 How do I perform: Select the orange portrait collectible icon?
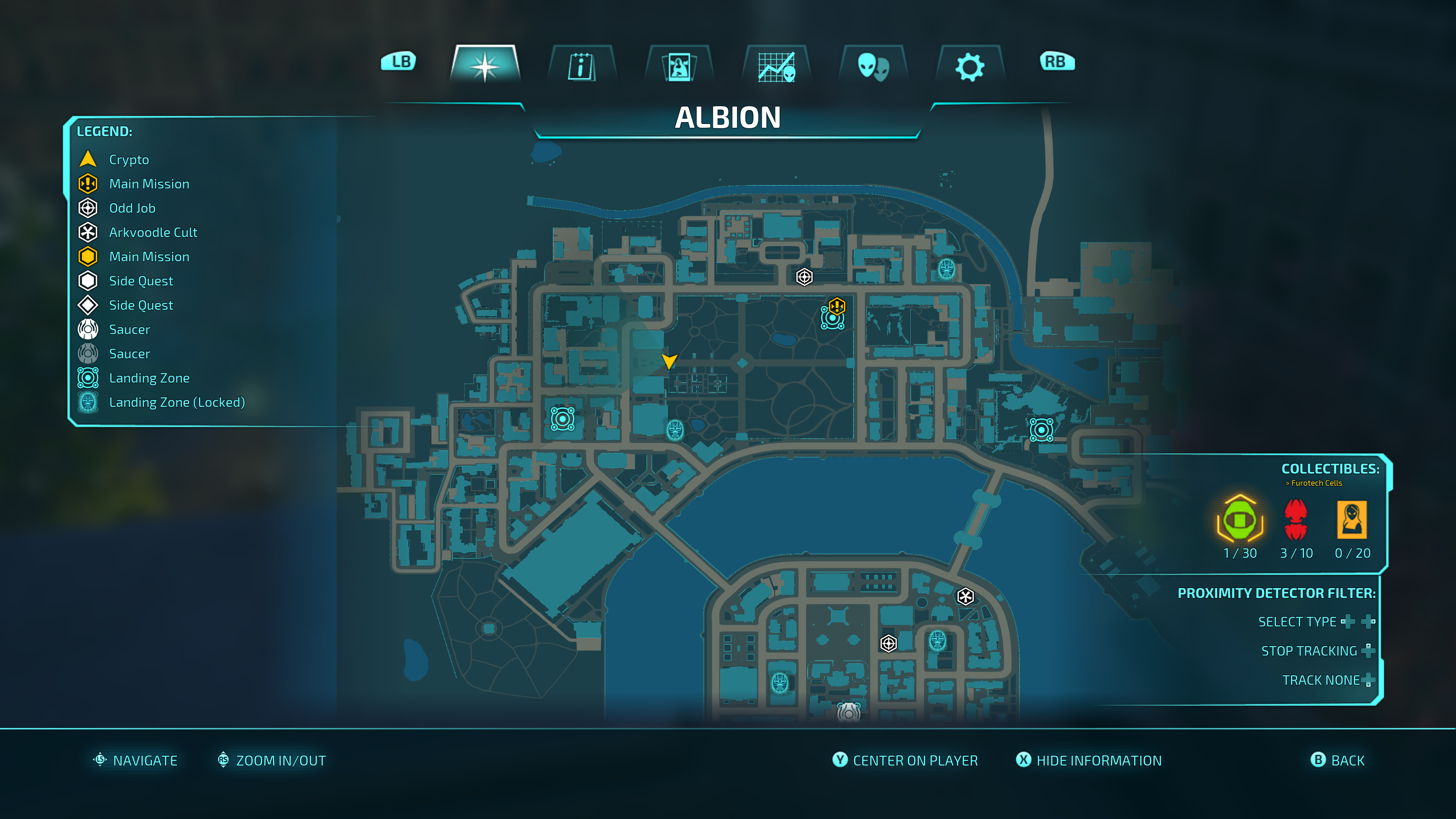pos(1351,519)
